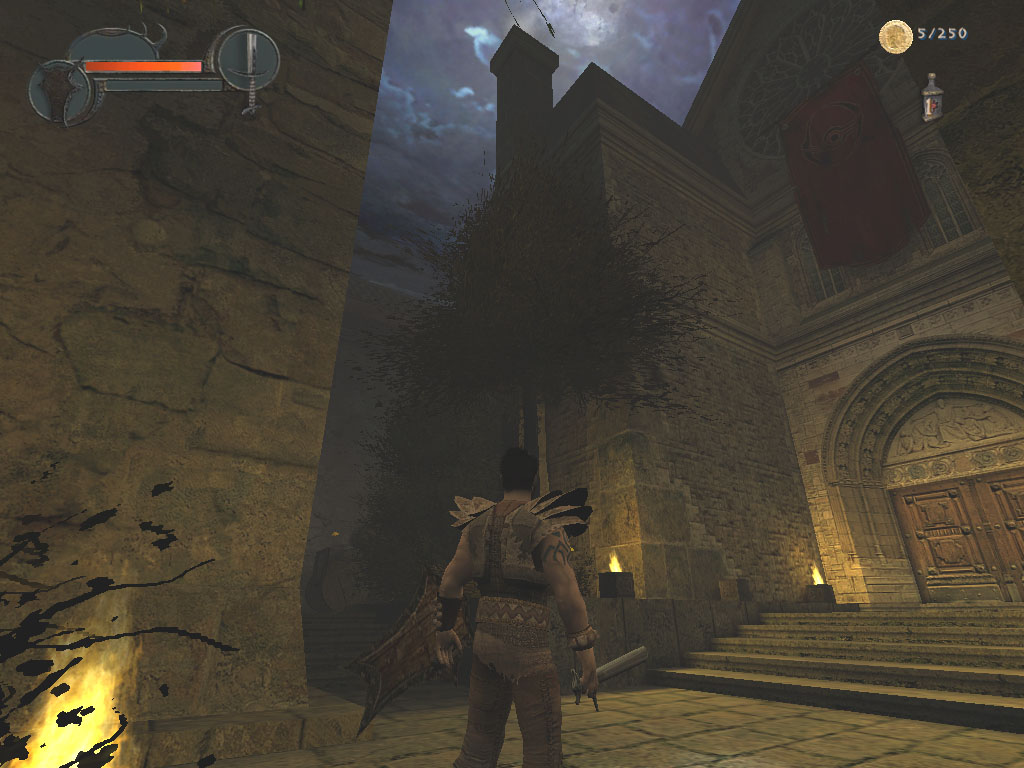This screenshot has height=768, width=1024.
Task: Click the gold coin icon
Action: point(895,37)
